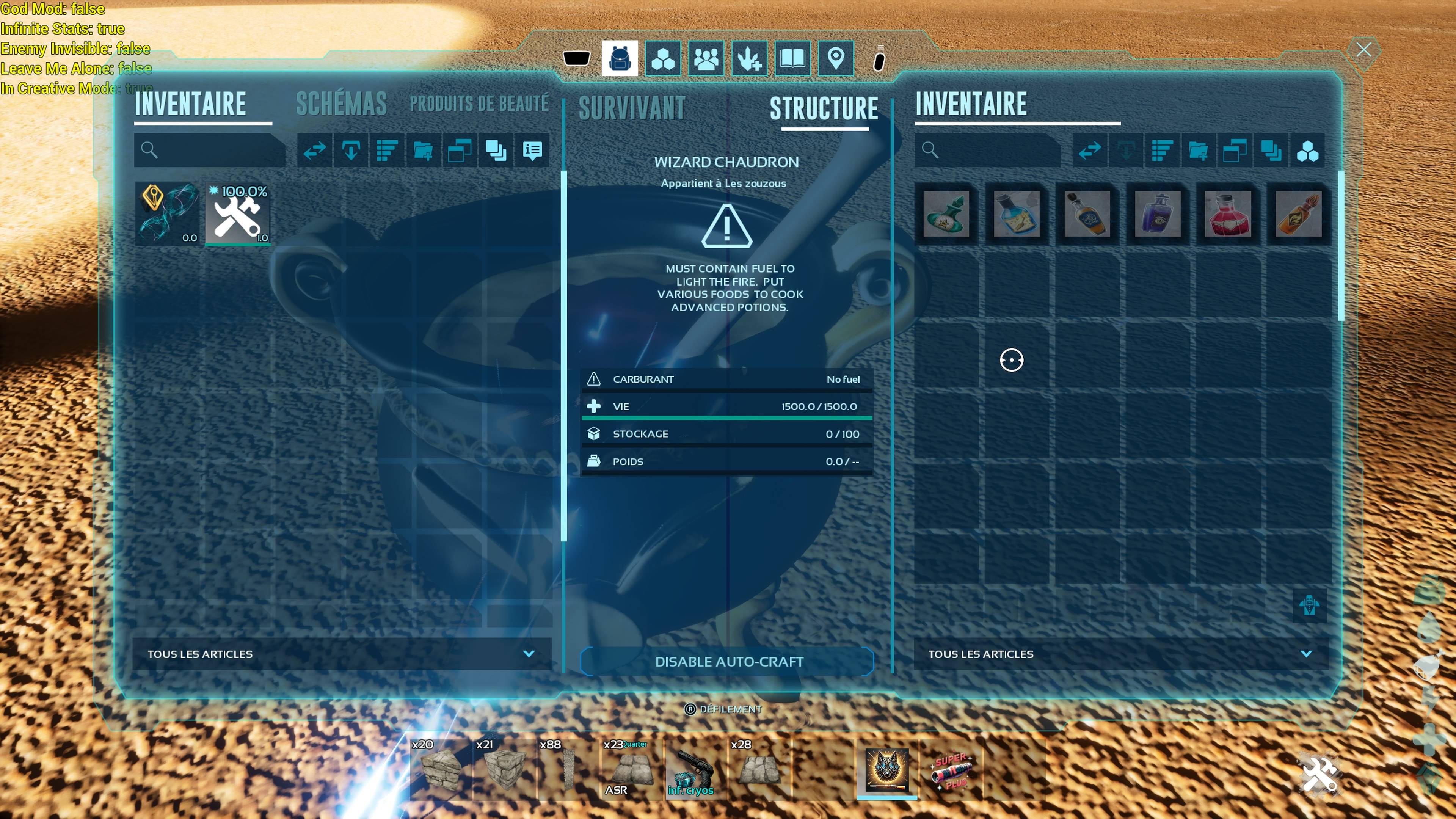Screen dimensions: 1456x819
Task: Click the transfer arrows icon above left inventory
Action: click(314, 151)
